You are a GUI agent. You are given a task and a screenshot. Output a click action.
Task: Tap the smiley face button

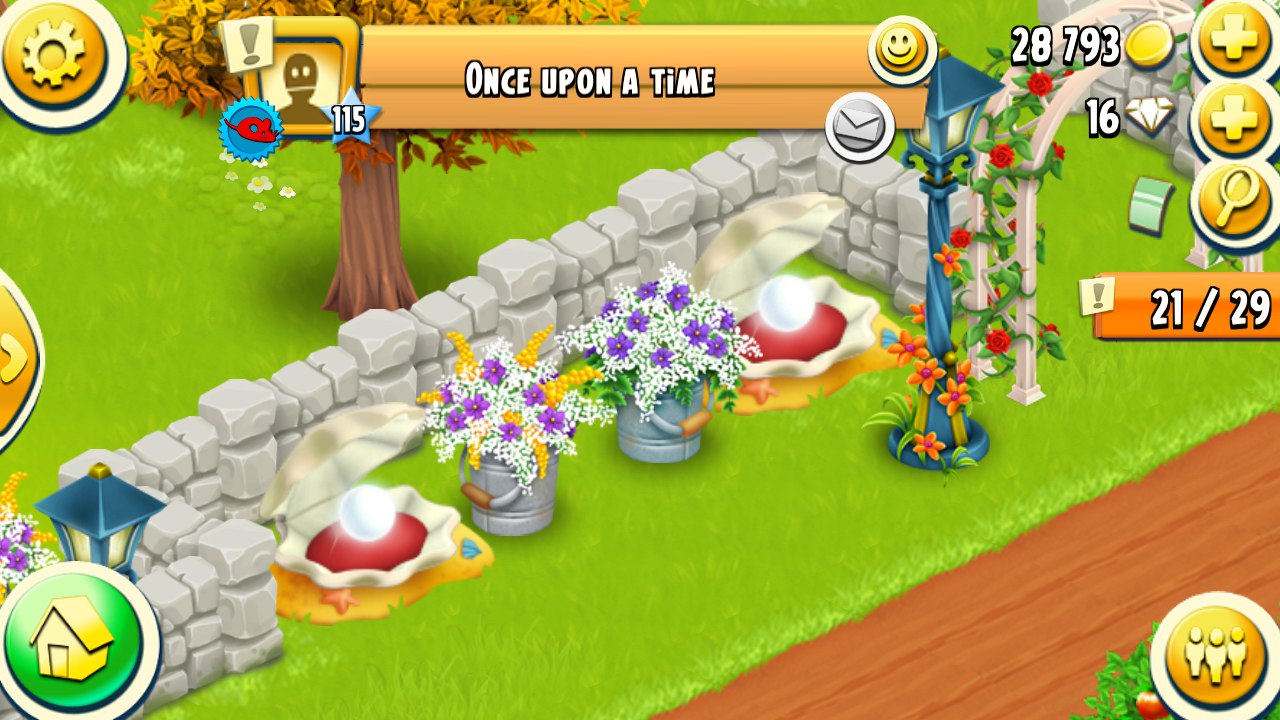tap(900, 48)
